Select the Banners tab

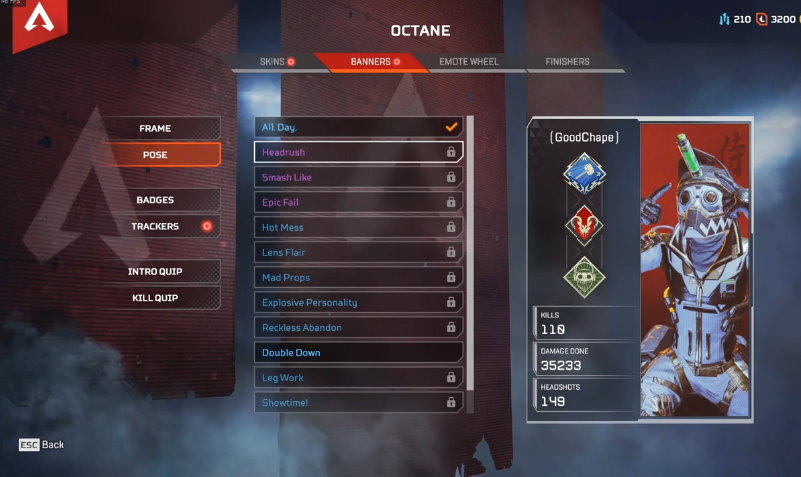click(x=373, y=62)
